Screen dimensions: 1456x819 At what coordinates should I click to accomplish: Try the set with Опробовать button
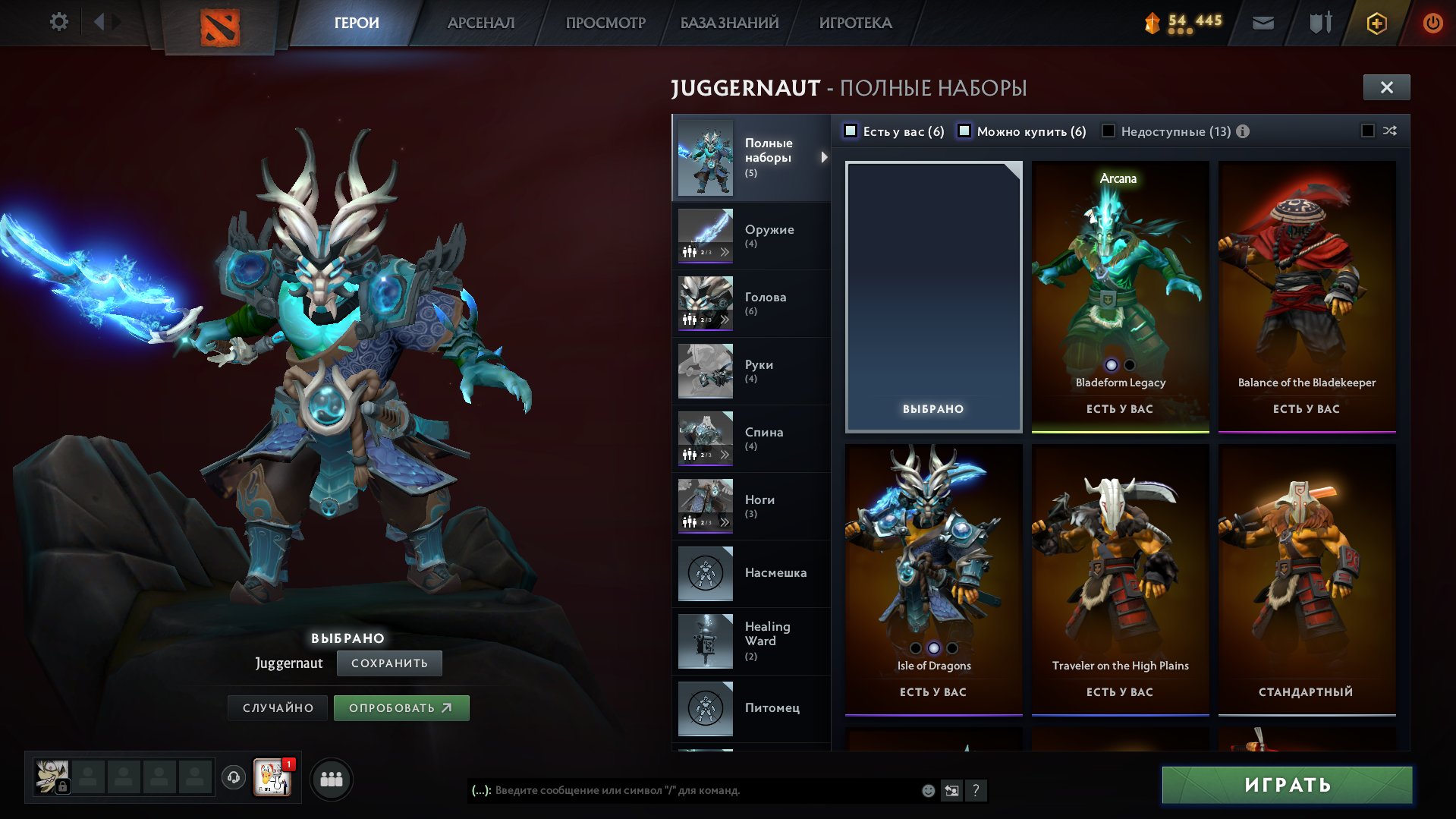pyautogui.click(x=401, y=708)
